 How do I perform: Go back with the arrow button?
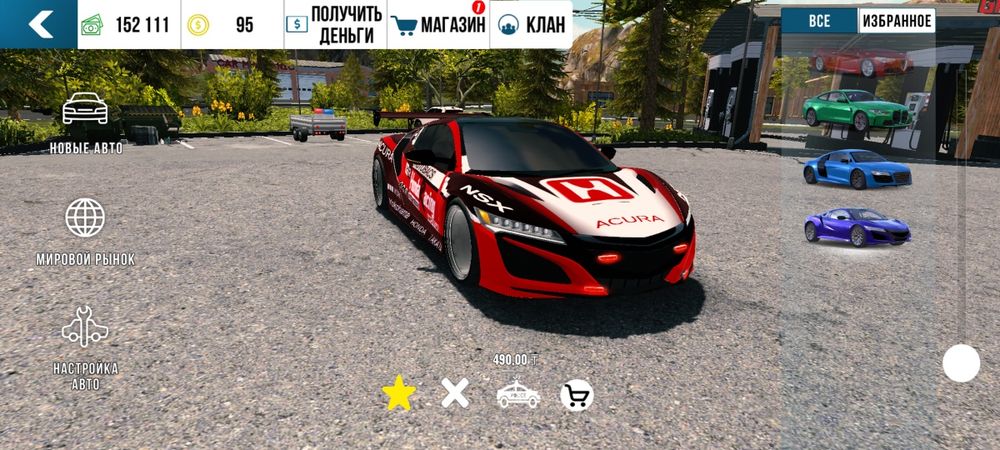click(x=38, y=24)
